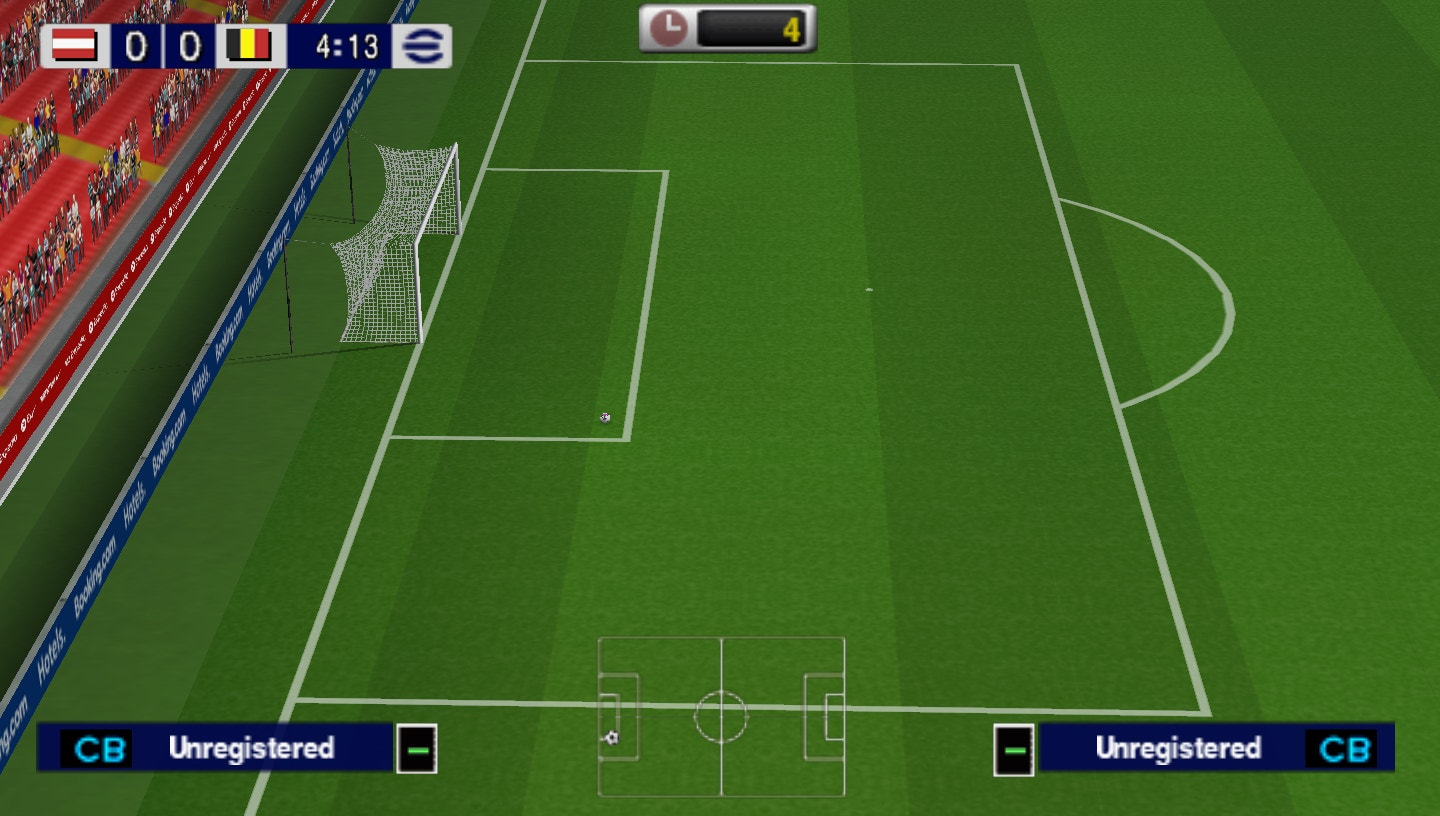Toggle the green stamina indicator on the left plate

[418, 748]
